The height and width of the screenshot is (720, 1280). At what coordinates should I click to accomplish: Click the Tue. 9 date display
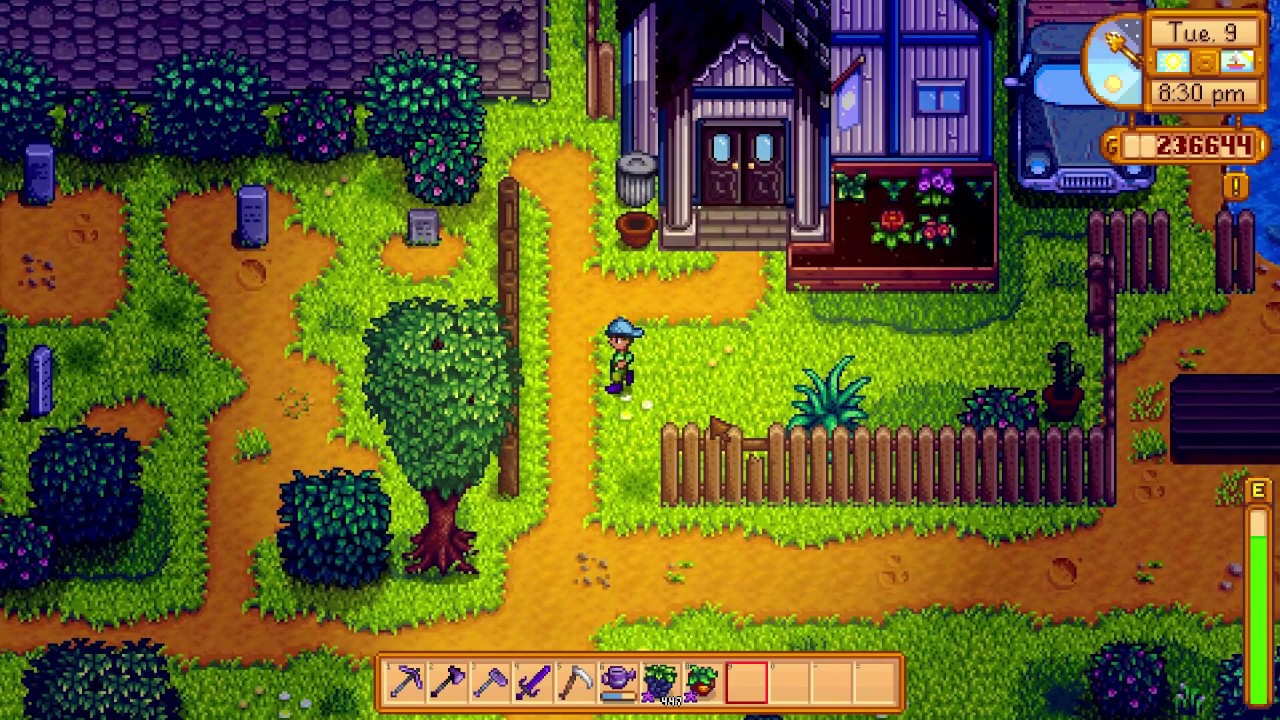tap(1204, 32)
